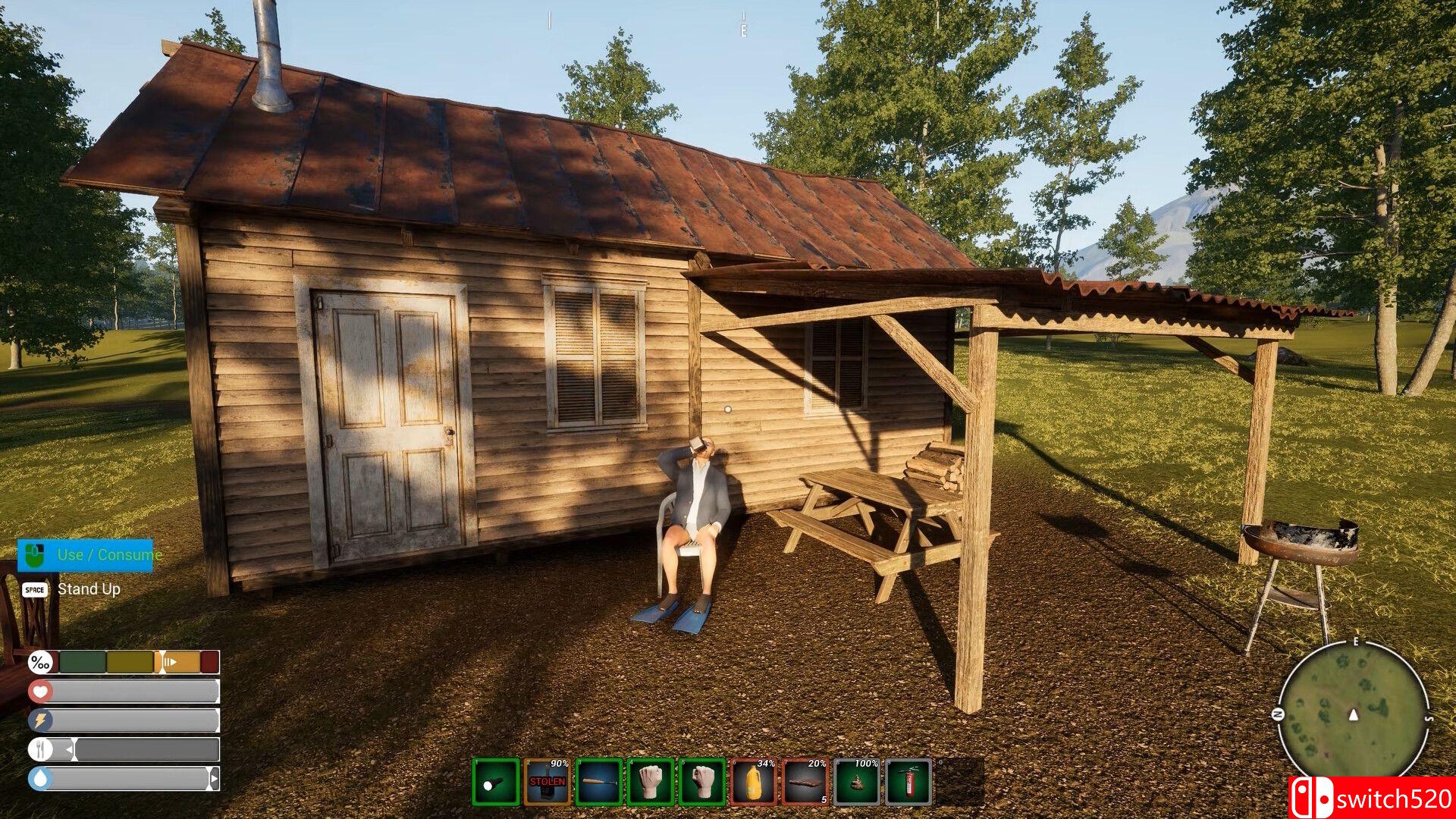
Task: Select the yellow jug at 34%
Action: (x=754, y=782)
